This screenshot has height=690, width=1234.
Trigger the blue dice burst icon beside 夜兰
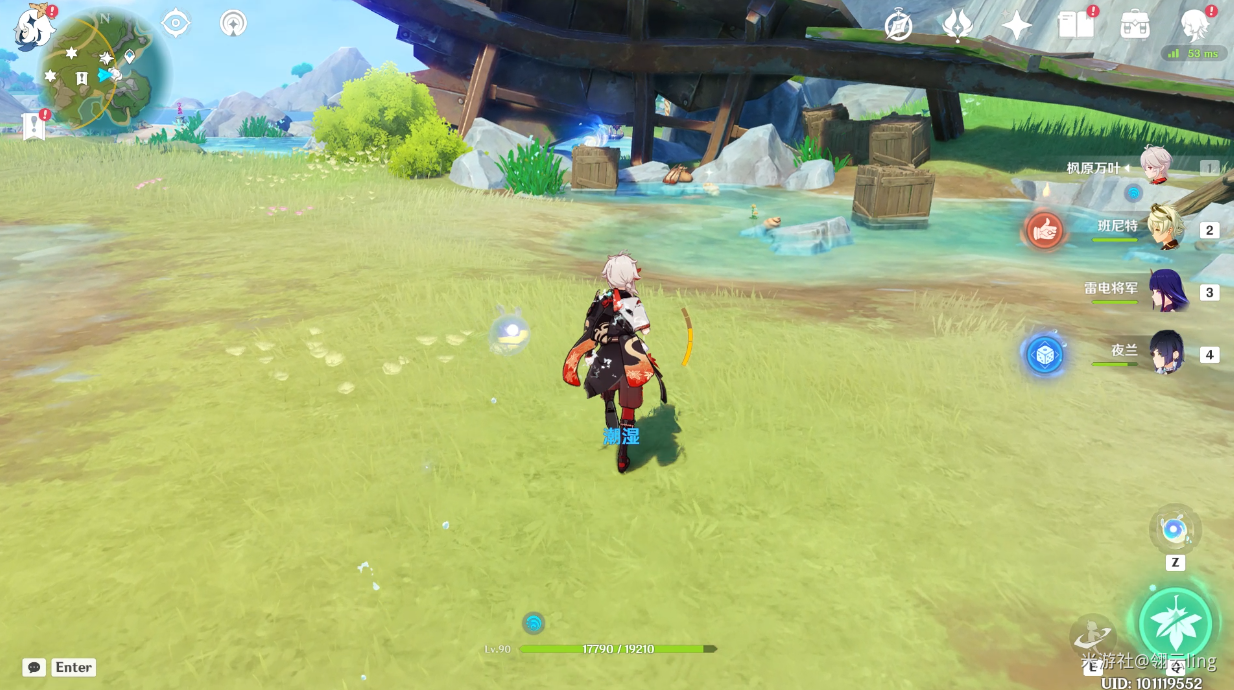pos(1045,354)
